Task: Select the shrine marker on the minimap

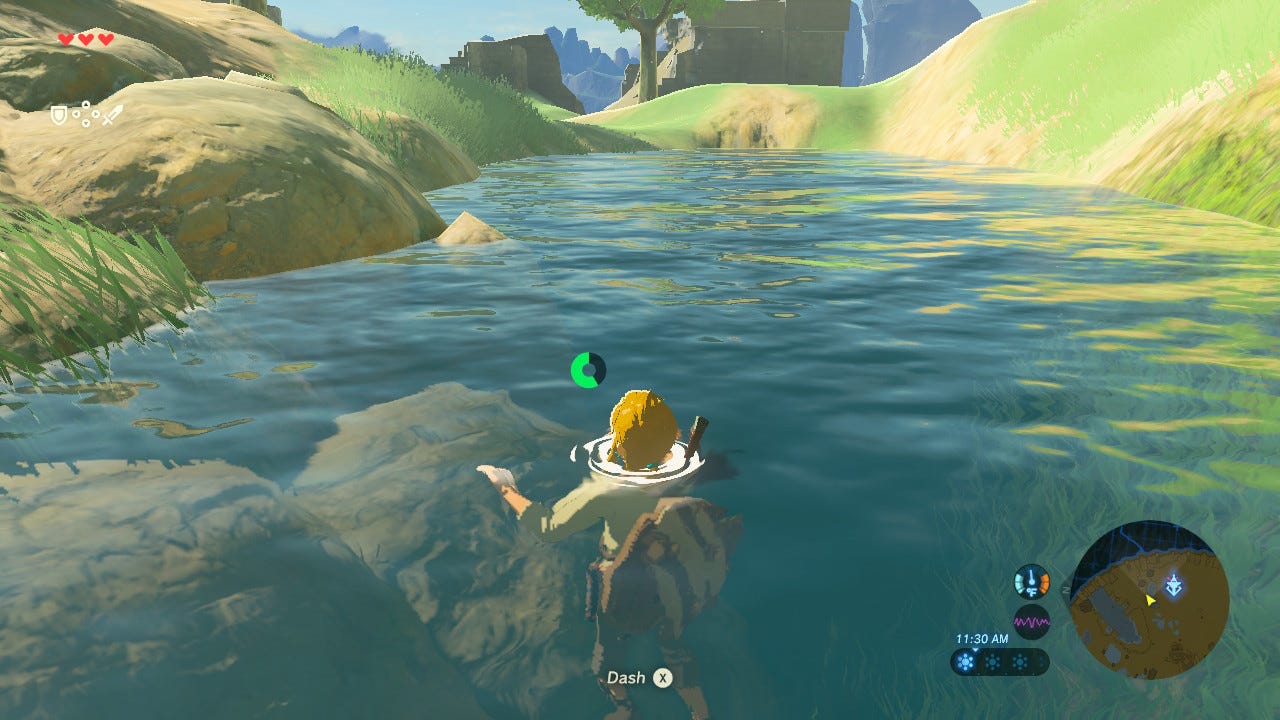Action: coord(1174,585)
